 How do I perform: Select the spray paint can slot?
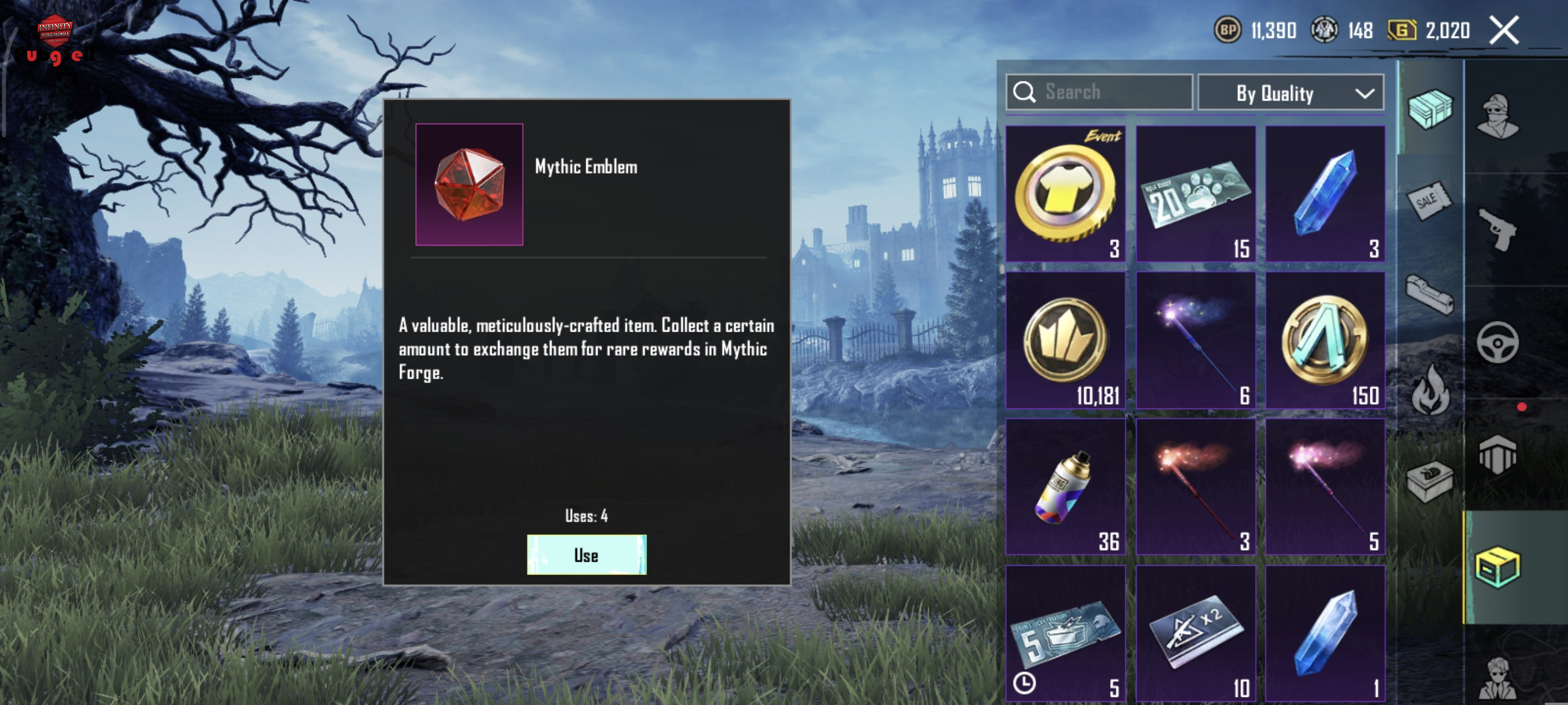click(1065, 487)
